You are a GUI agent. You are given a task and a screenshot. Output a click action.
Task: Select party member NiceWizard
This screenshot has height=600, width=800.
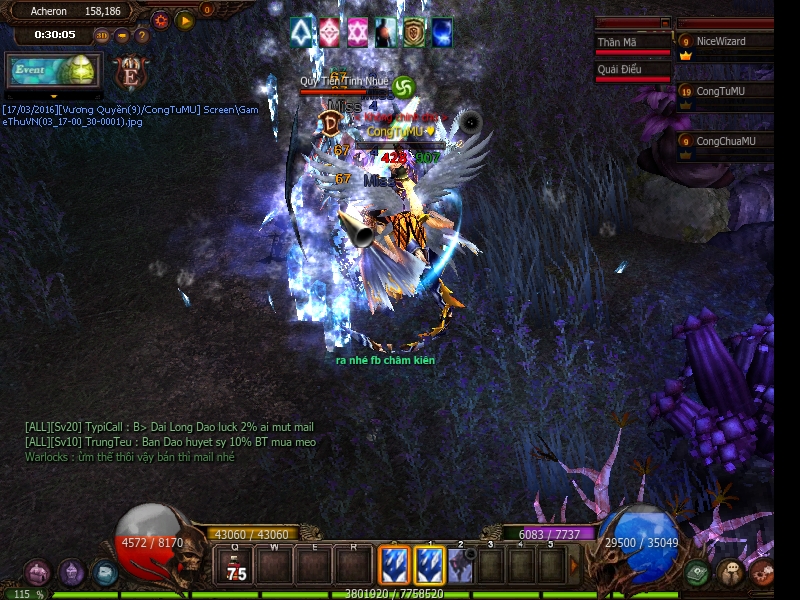[724, 42]
